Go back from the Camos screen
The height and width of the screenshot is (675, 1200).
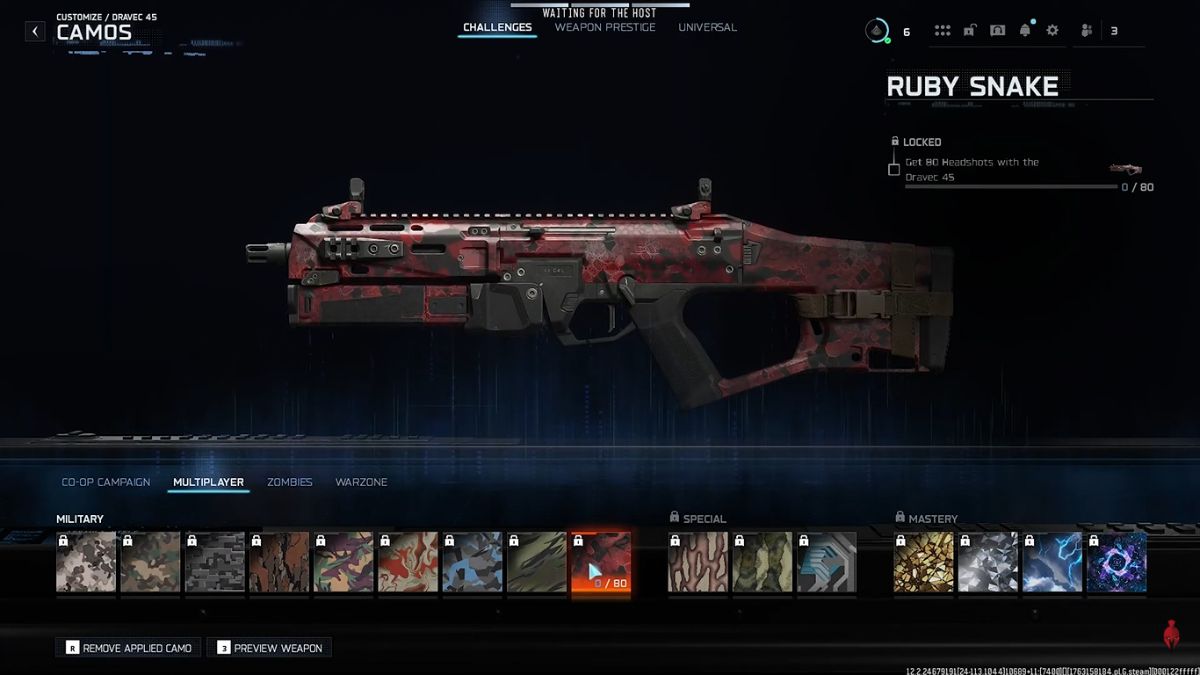pyautogui.click(x=35, y=31)
